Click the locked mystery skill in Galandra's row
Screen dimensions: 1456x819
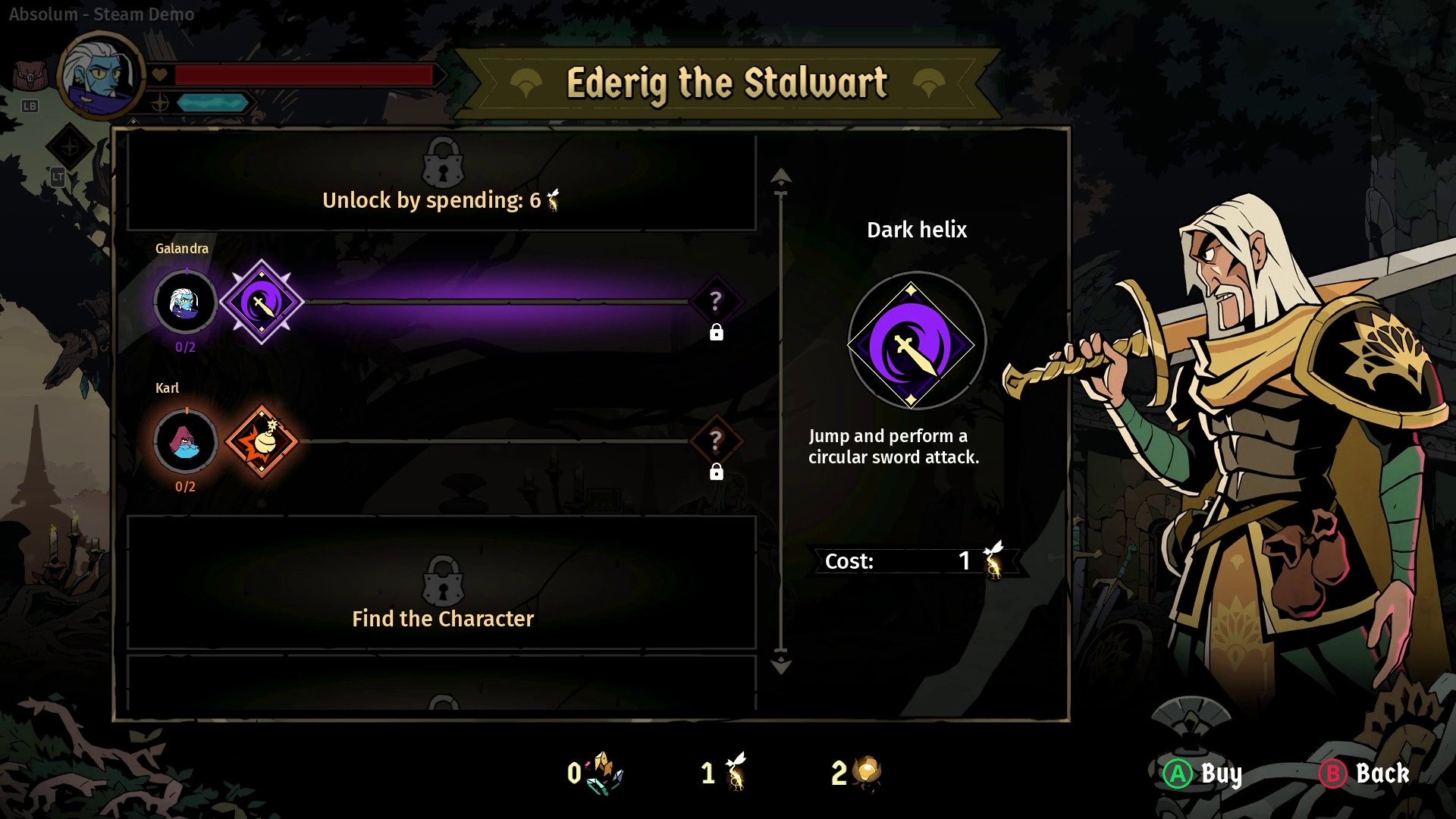click(x=715, y=302)
